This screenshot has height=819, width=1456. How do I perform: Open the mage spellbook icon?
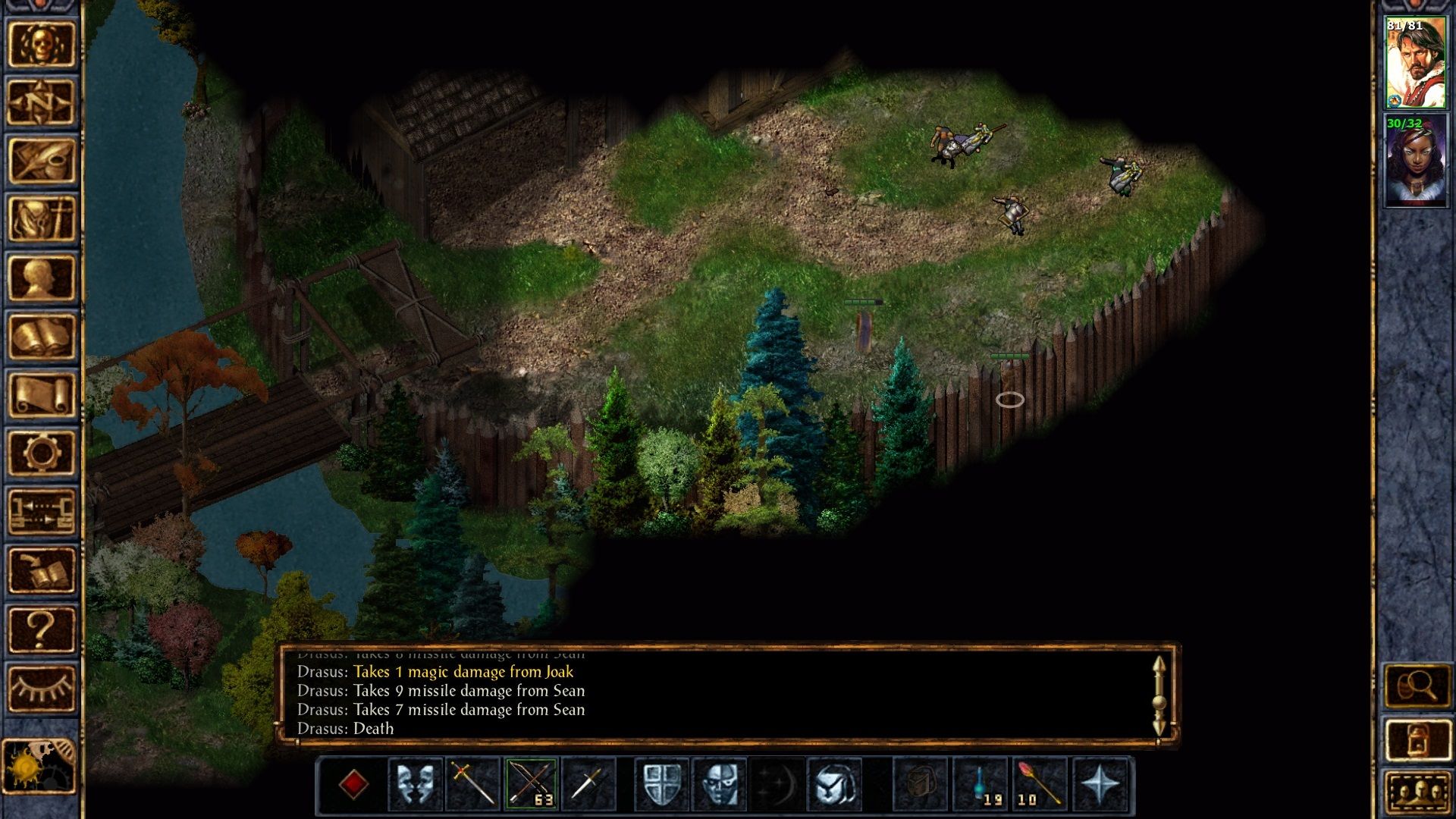click(42, 336)
